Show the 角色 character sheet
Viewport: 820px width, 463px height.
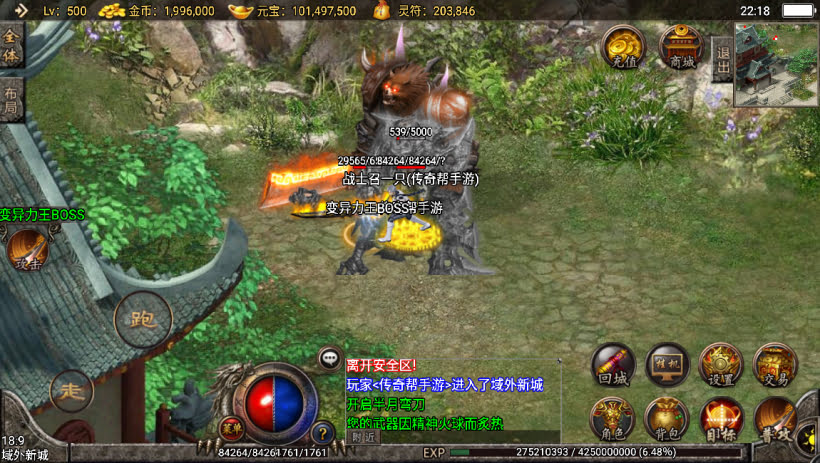[x=613, y=417]
